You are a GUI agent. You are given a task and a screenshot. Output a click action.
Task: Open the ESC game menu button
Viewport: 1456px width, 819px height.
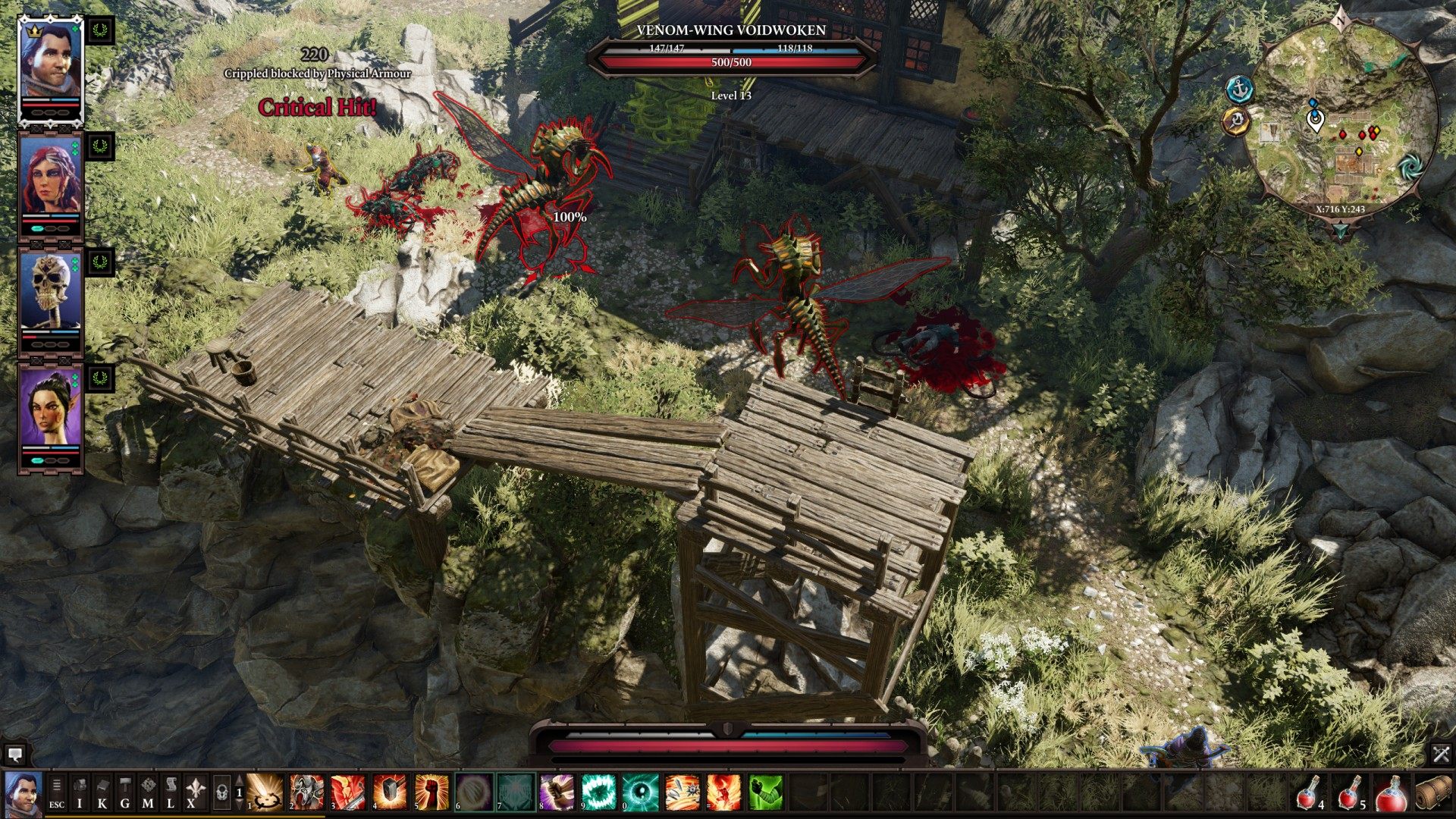coord(57,792)
